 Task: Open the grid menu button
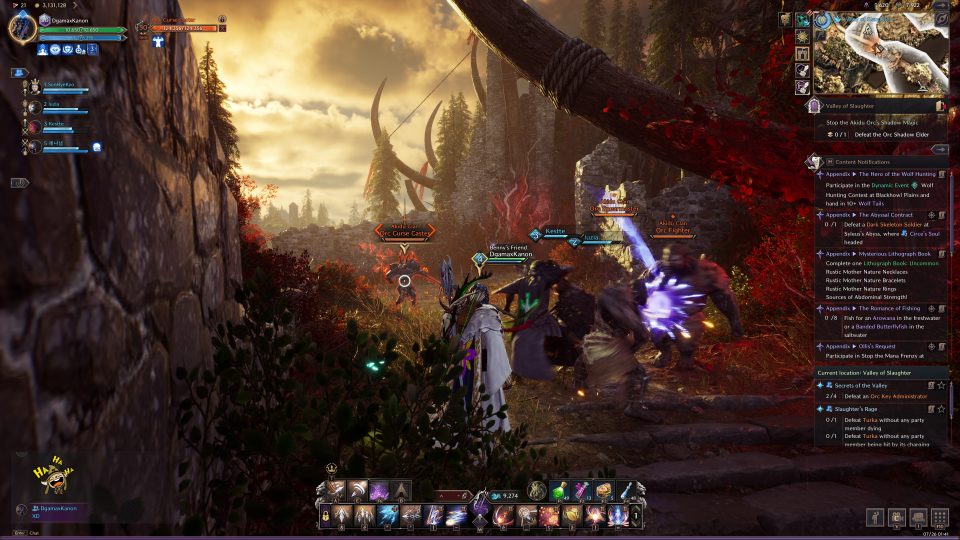click(939, 517)
